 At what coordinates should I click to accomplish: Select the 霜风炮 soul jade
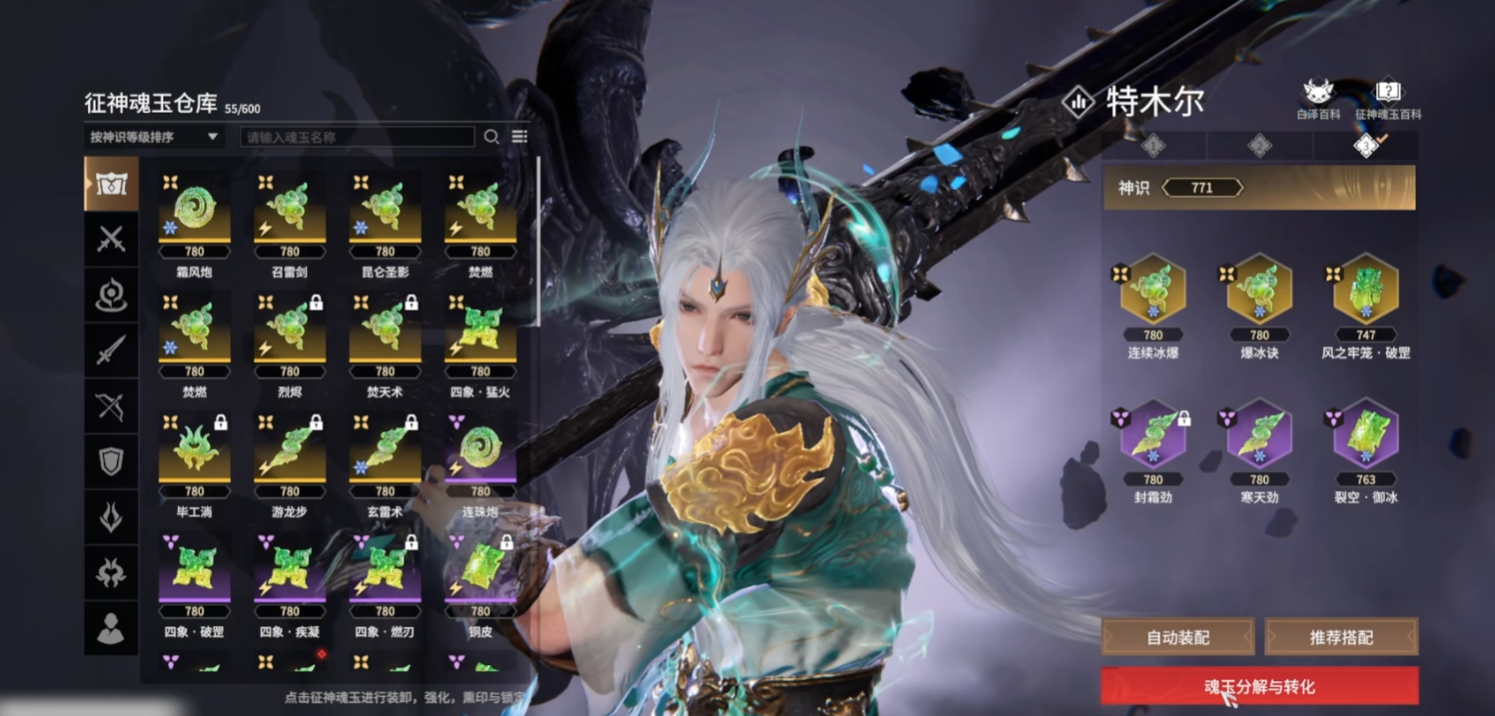click(194, 215)
